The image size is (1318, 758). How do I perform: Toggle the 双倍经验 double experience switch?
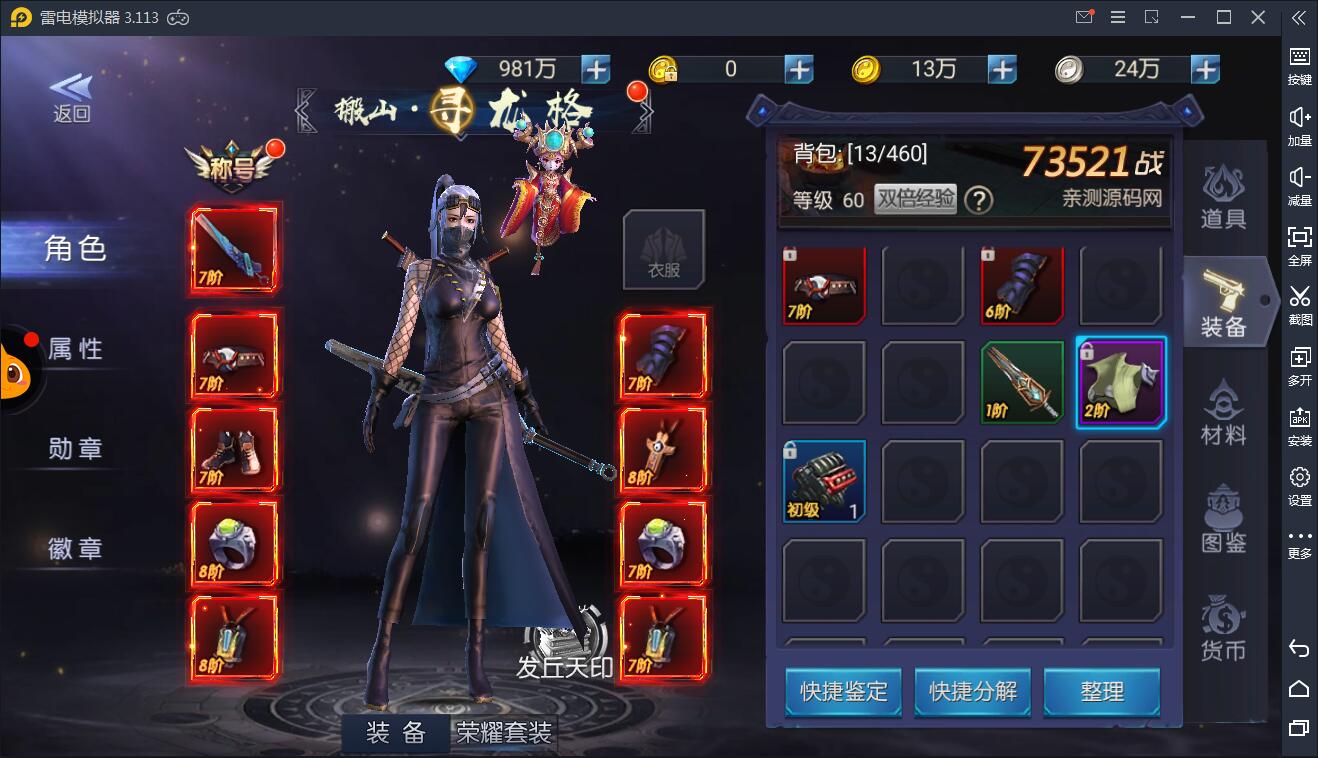pos(916,198)
